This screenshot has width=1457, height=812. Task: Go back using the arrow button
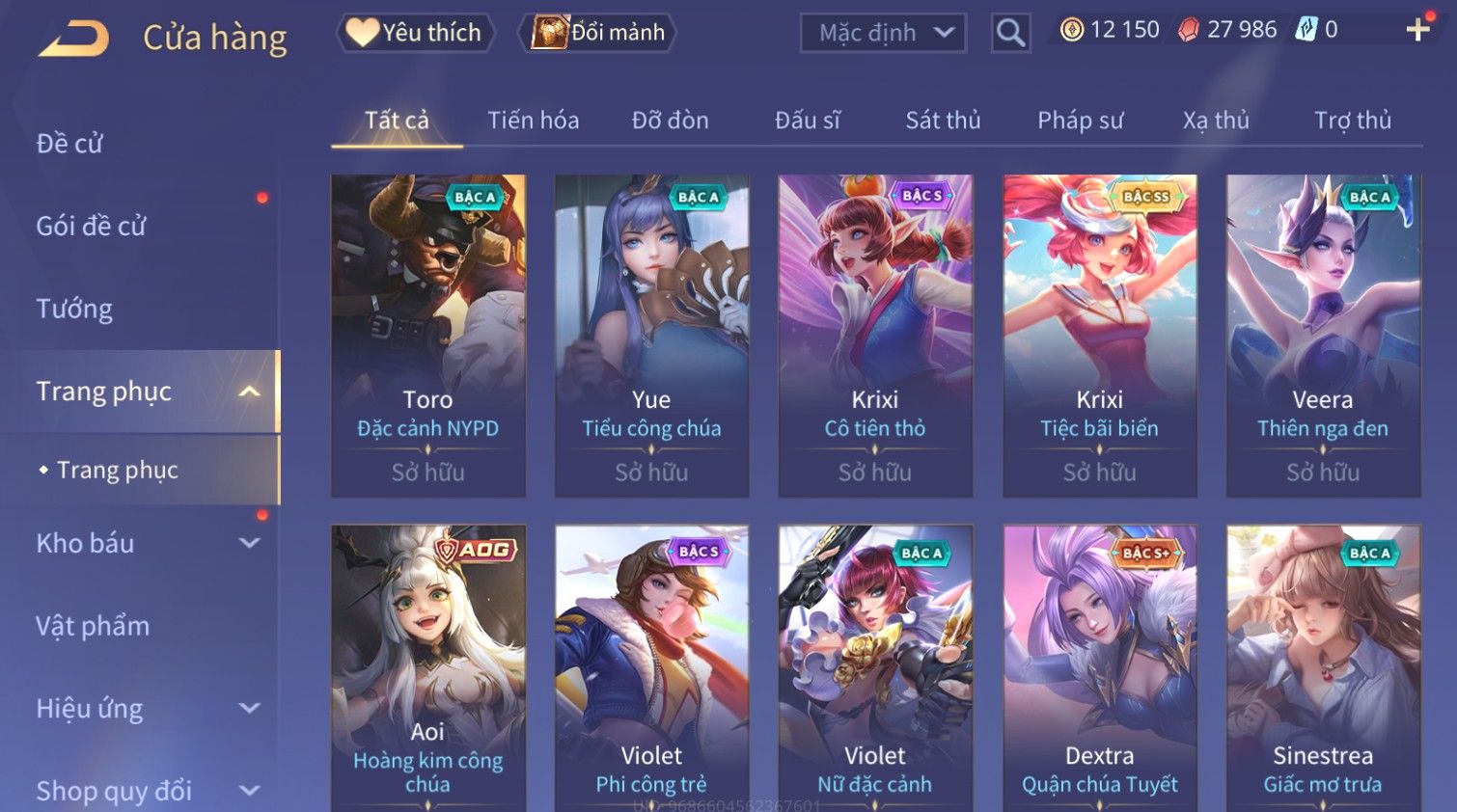75,39
